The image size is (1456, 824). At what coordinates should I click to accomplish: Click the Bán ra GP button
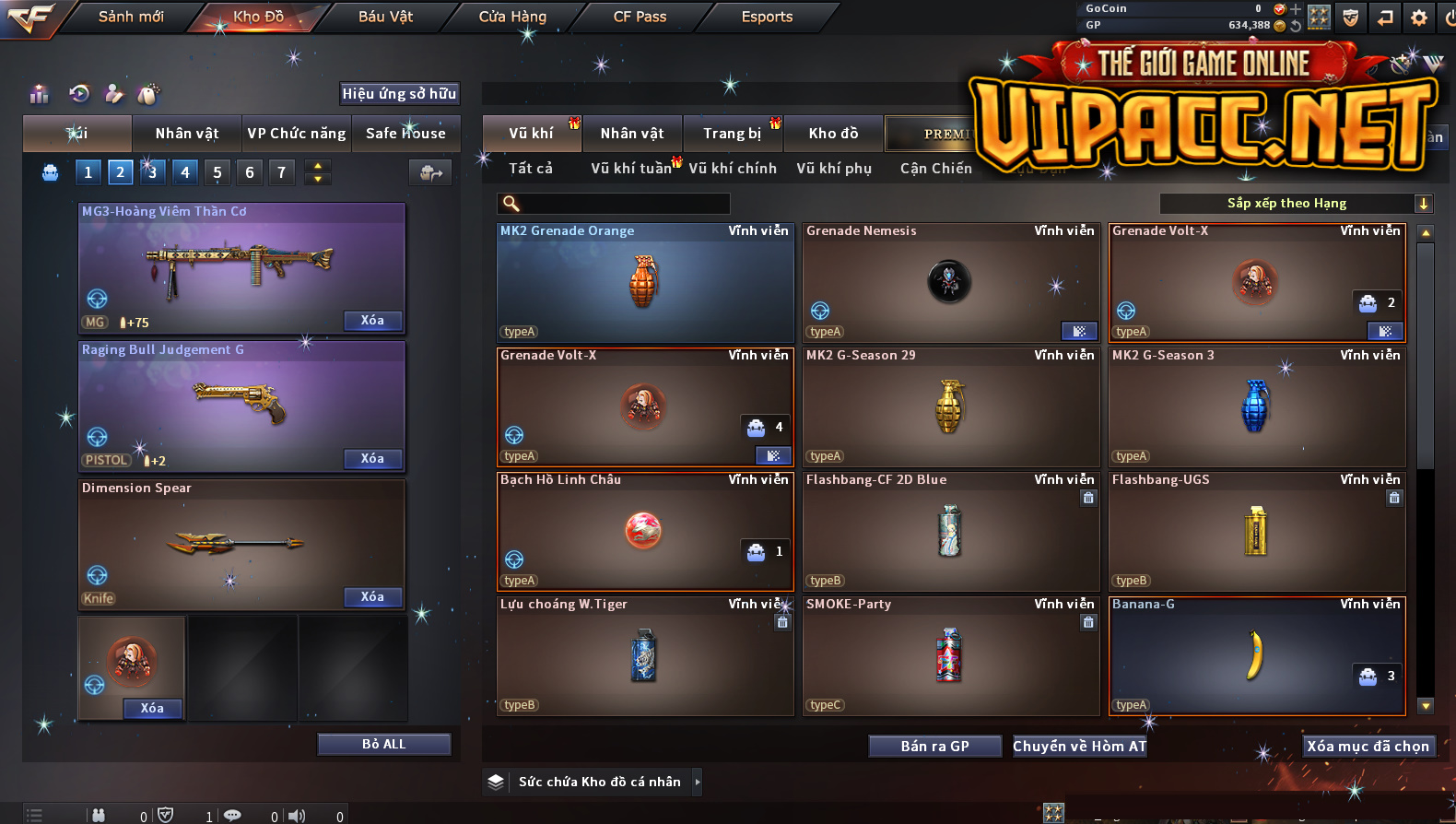pyautogui.click(x=934, y=747)
